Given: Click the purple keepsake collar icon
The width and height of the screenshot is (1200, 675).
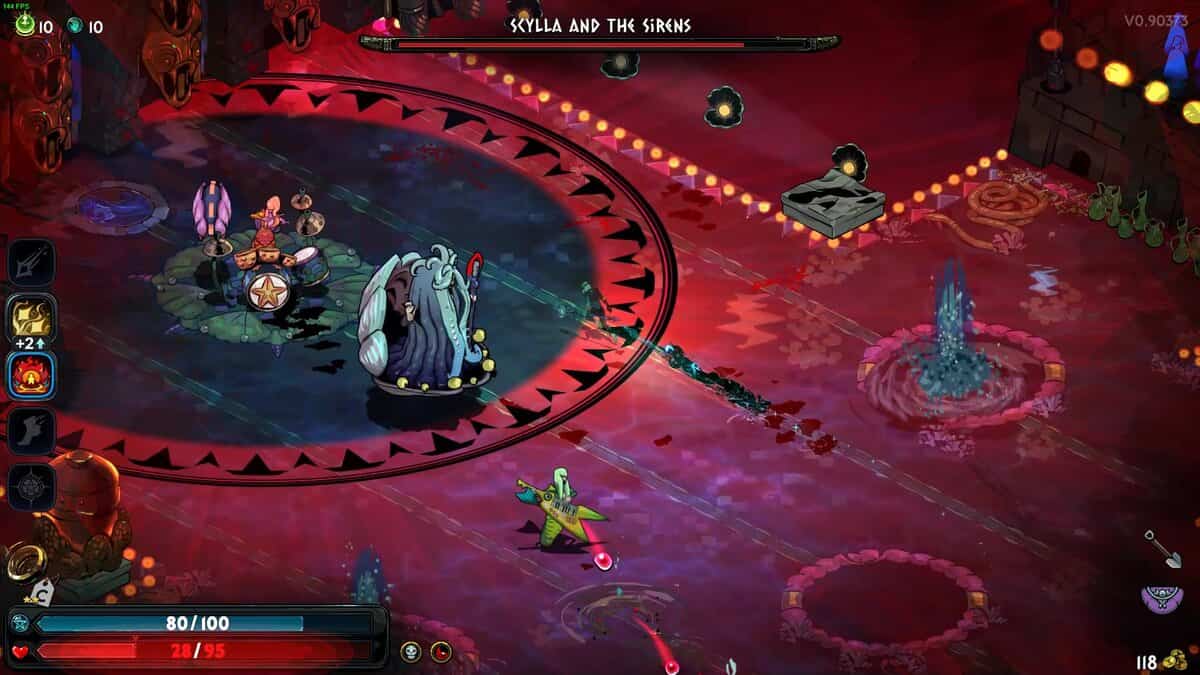Looking at the screenshot, I should point(1160,599).
